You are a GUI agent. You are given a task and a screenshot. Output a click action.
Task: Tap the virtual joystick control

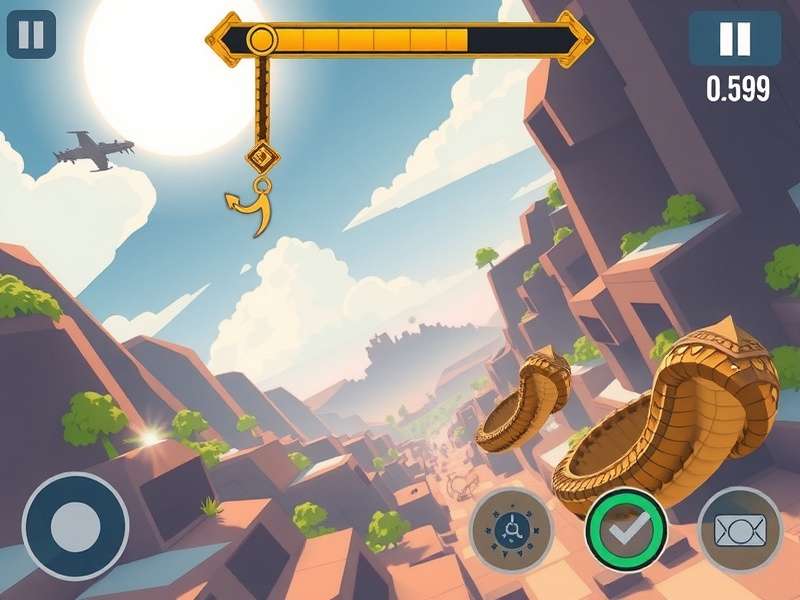[75, 525]
